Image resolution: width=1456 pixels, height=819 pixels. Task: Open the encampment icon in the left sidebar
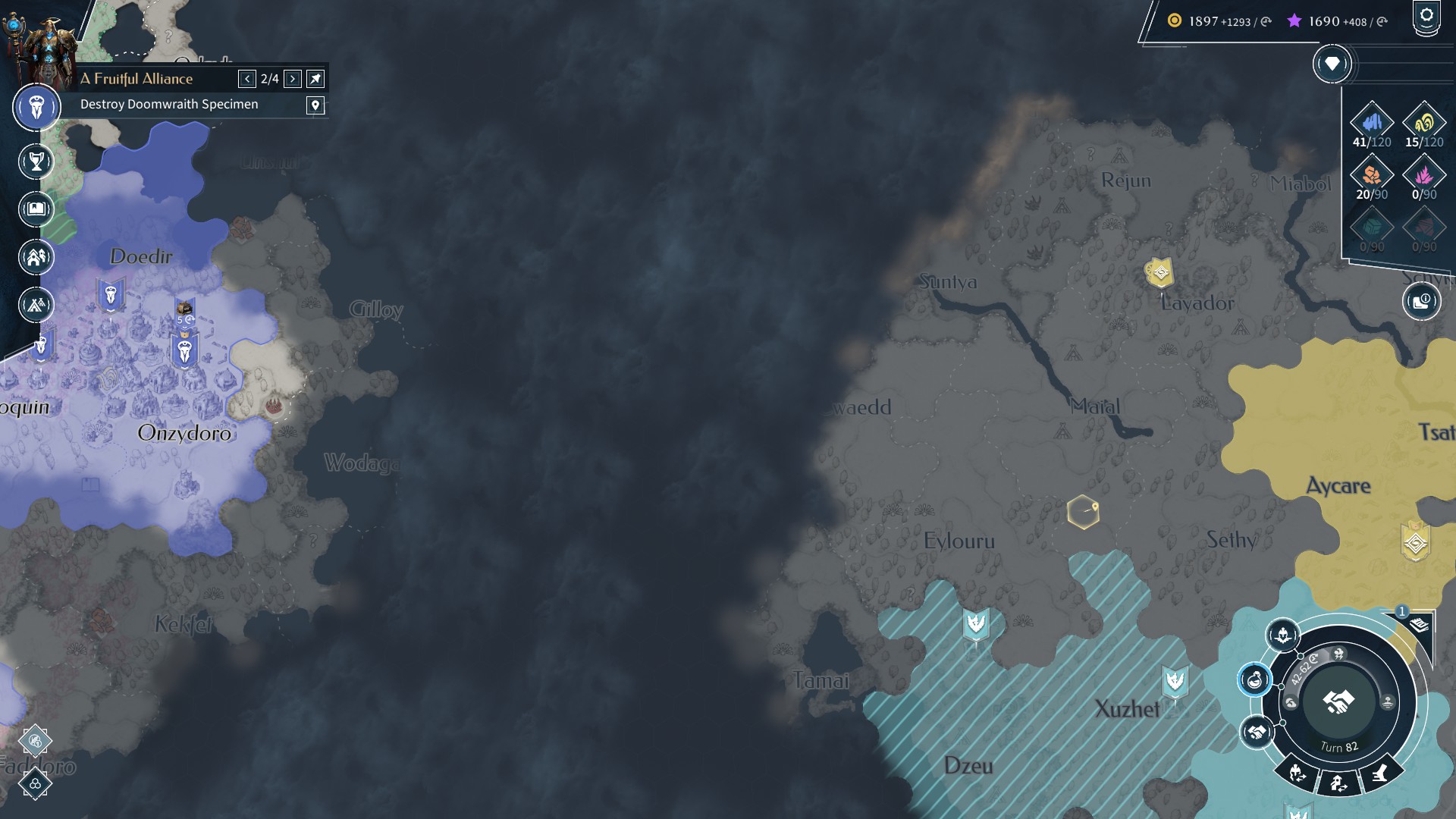(x=35, y=305)
